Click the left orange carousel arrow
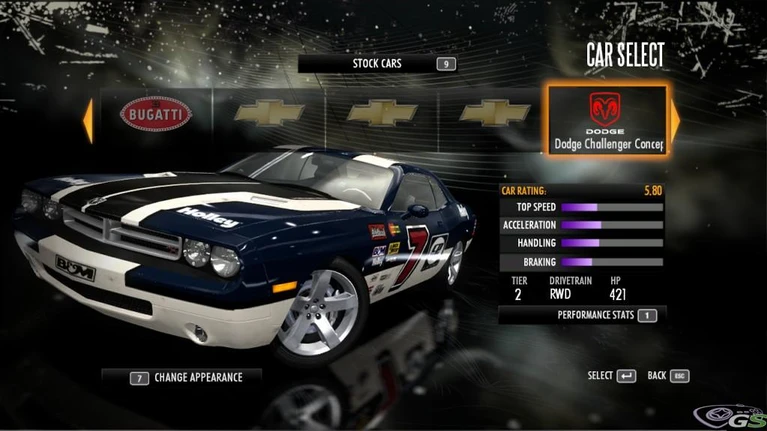The width and height of the screenshot is (767, 431). tap(88, 119)
